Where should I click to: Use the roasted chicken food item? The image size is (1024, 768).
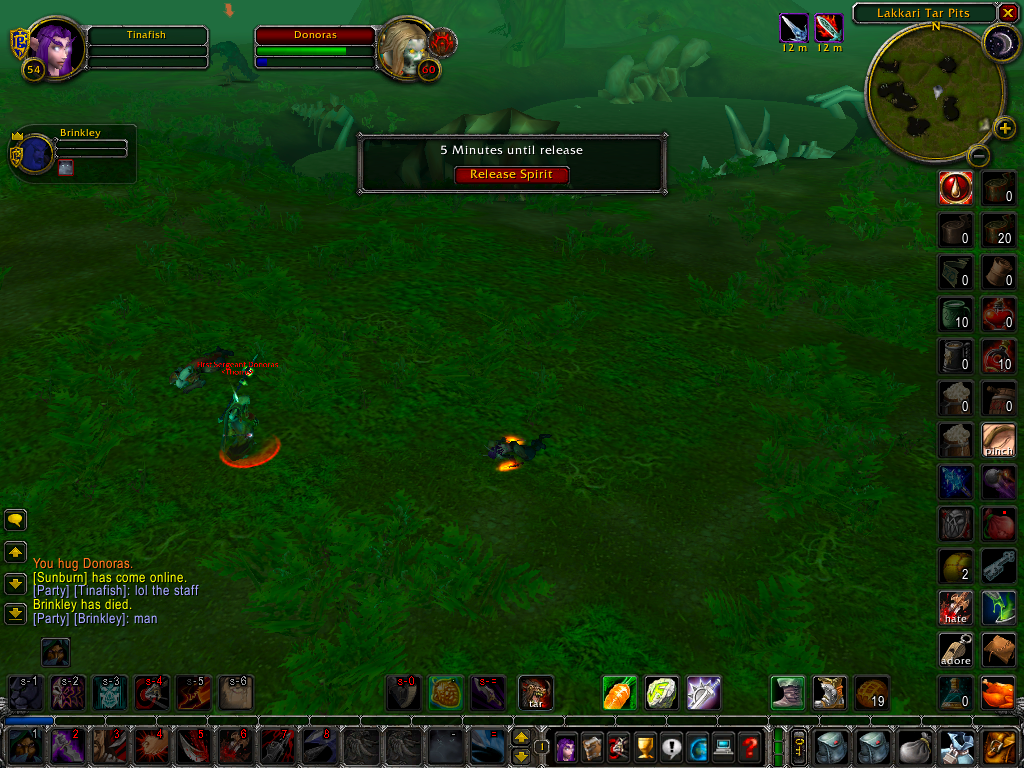(x=998, y=692)
